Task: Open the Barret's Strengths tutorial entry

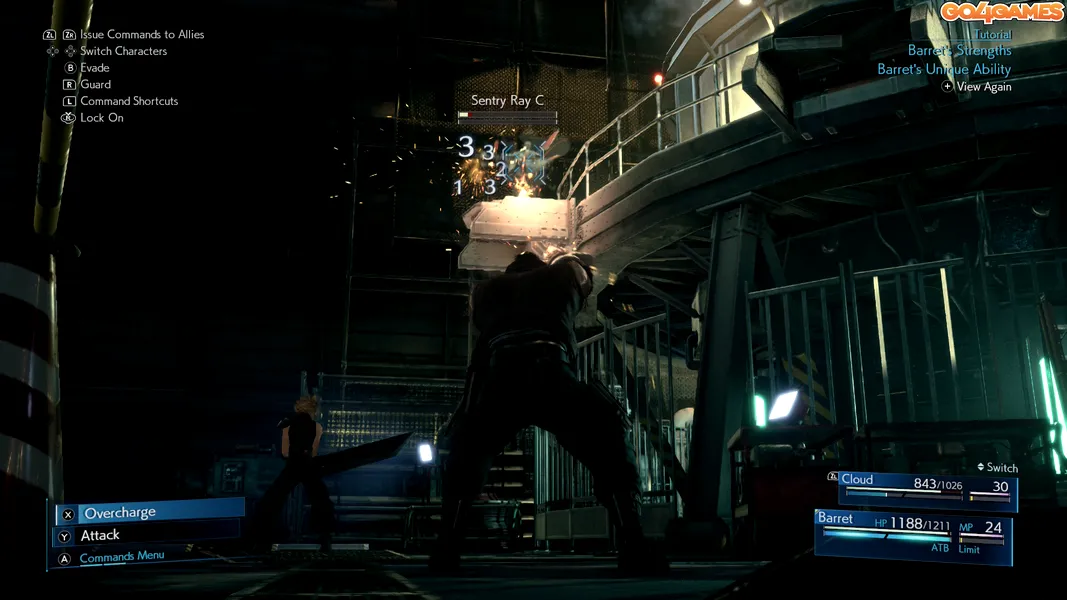Action: coord(959,50)
